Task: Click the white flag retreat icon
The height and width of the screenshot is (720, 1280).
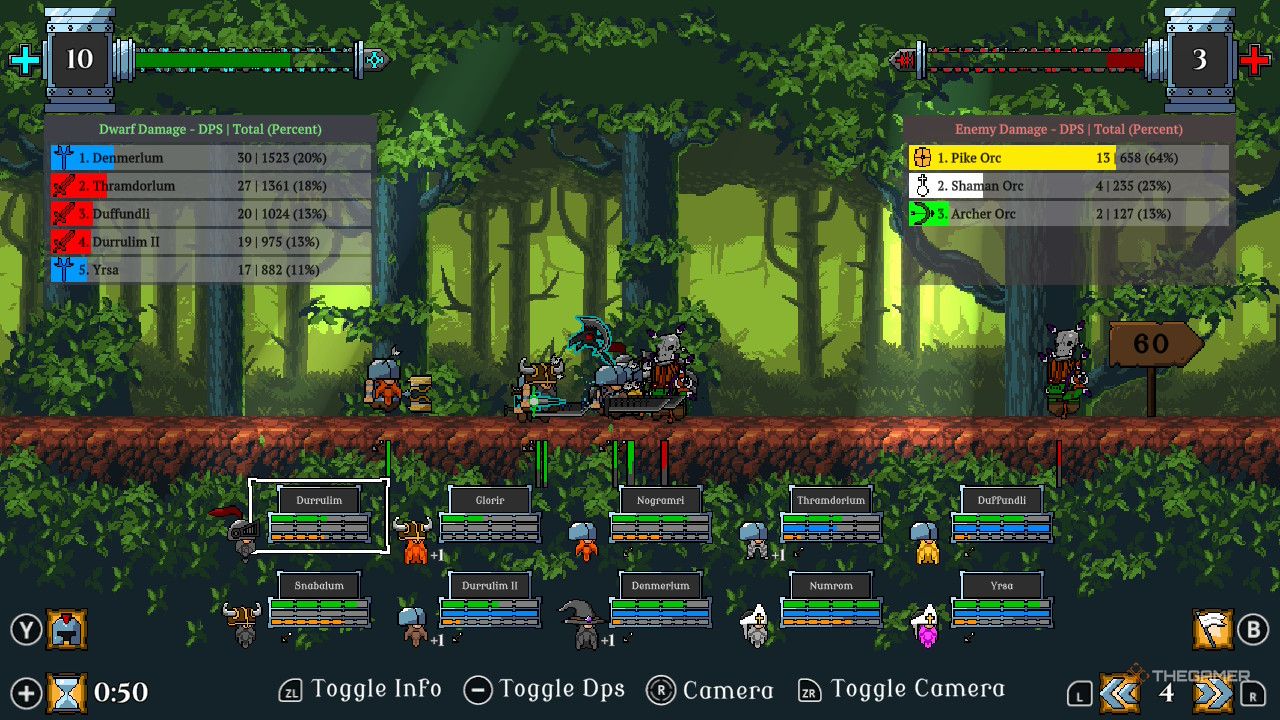Action: (1212, 629)
